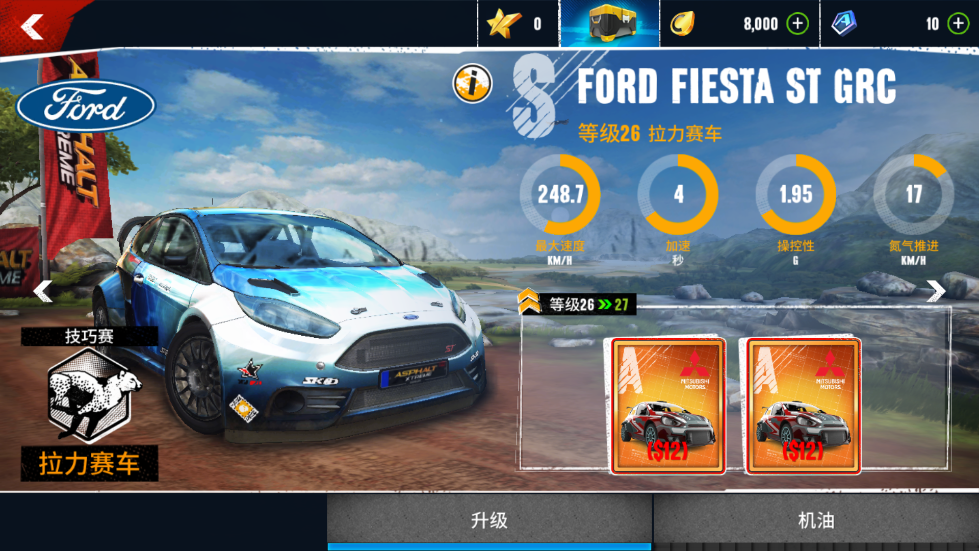Open the star points counter
Image resolution: width=979 pixels, height=551 pixels.
(x=517, y=24)
